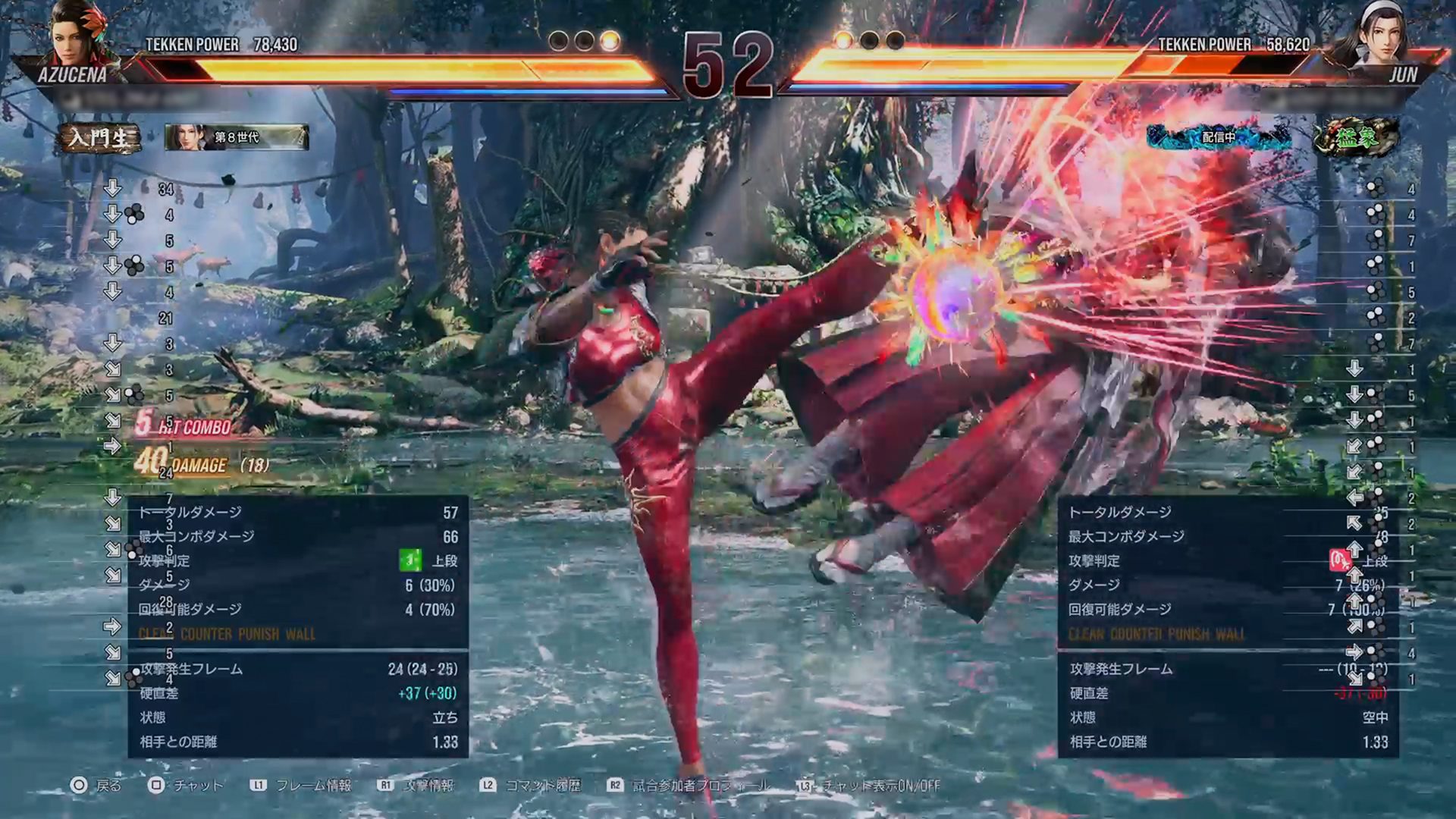Select the 猛象 rank emblem
Viewport: 1456px width, 819px height.
tap(1357, 137)
